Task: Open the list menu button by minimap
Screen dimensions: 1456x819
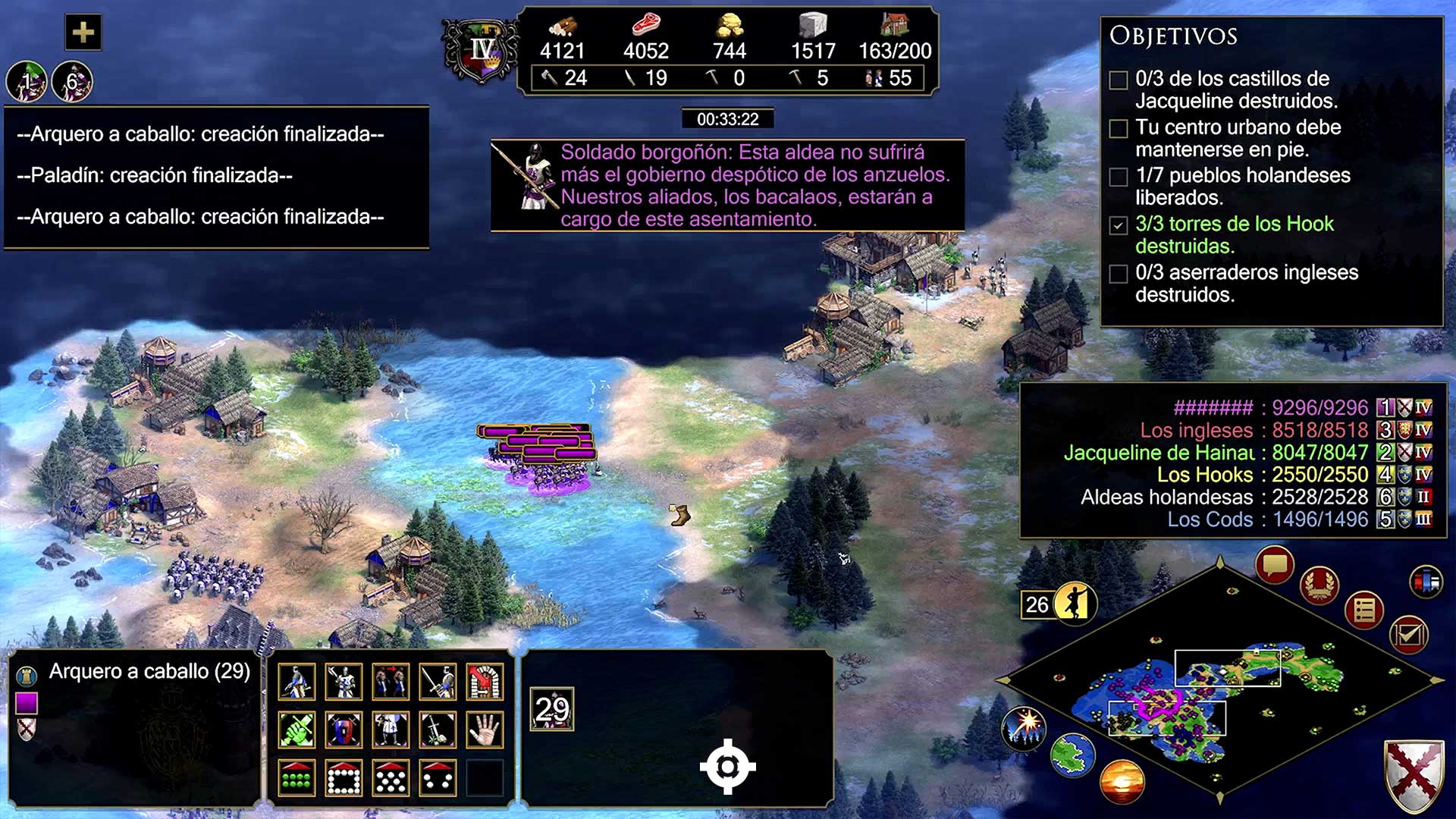Action: coord(1364,610)
